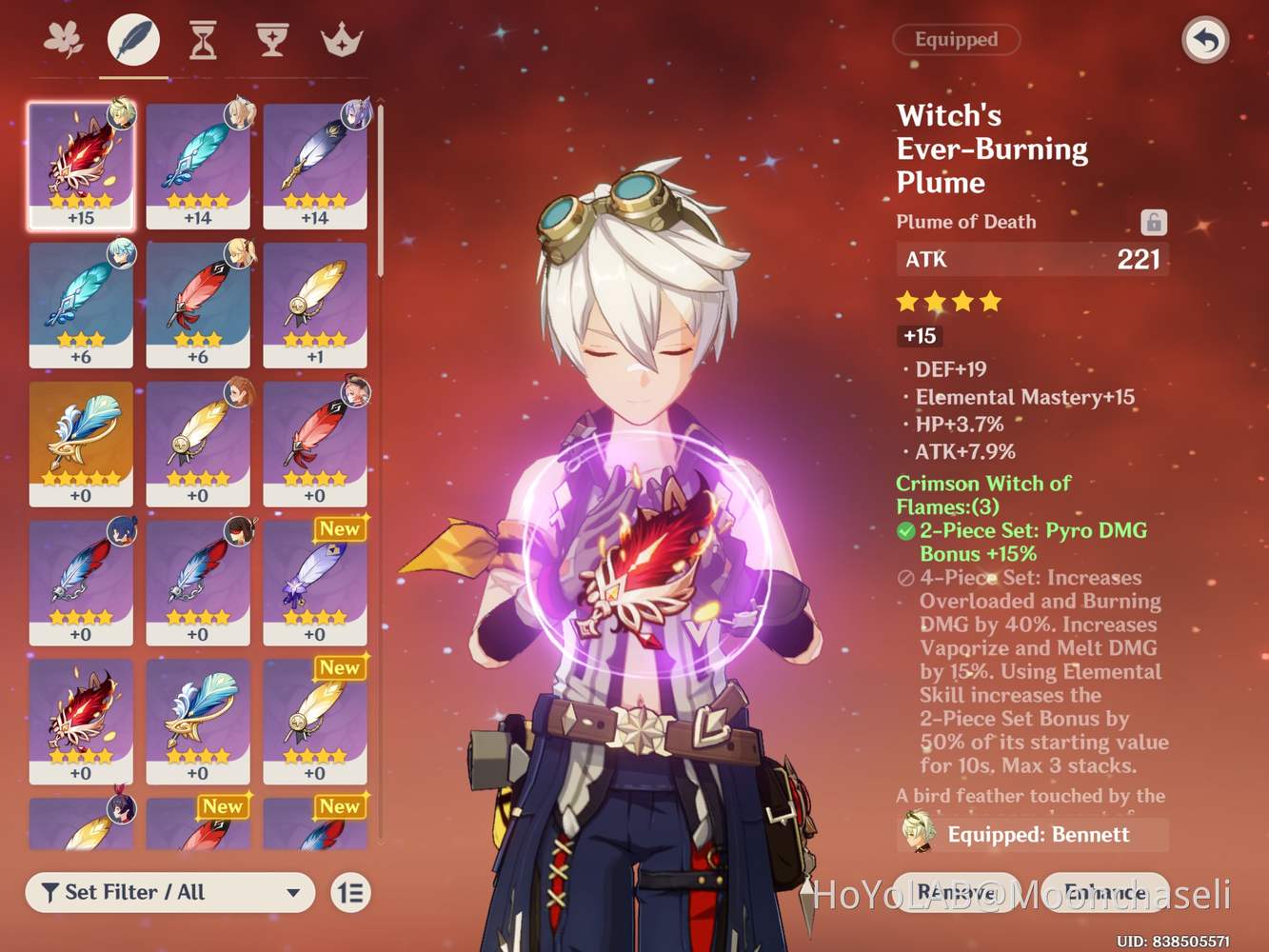Click the Equipped label at the top
Viewport: 1269px width, 952px height.
point(956,39)
